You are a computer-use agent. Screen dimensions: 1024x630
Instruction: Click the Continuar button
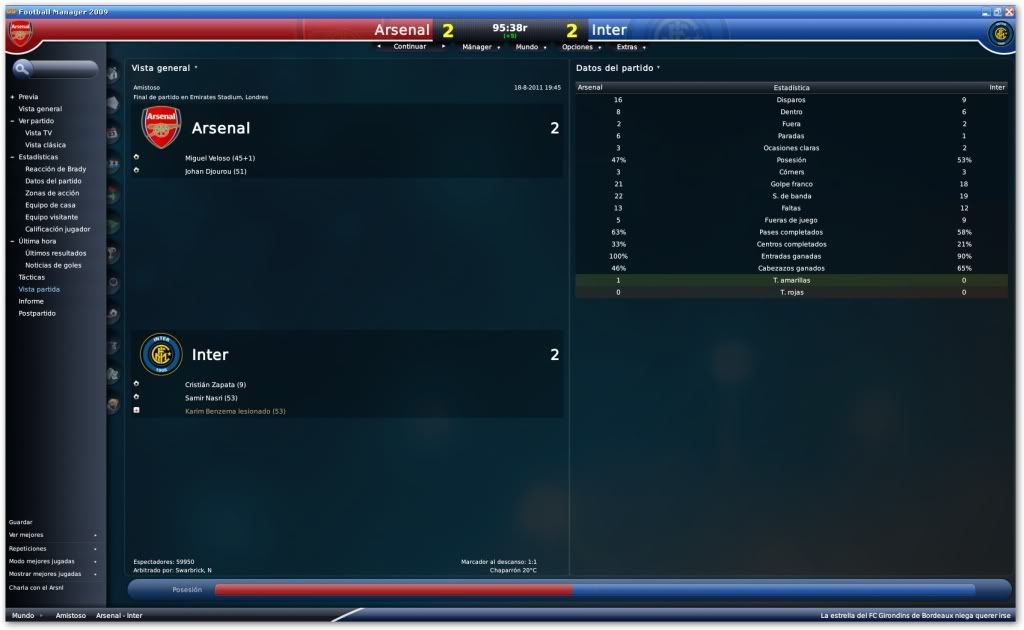click(x=410, y=47)
